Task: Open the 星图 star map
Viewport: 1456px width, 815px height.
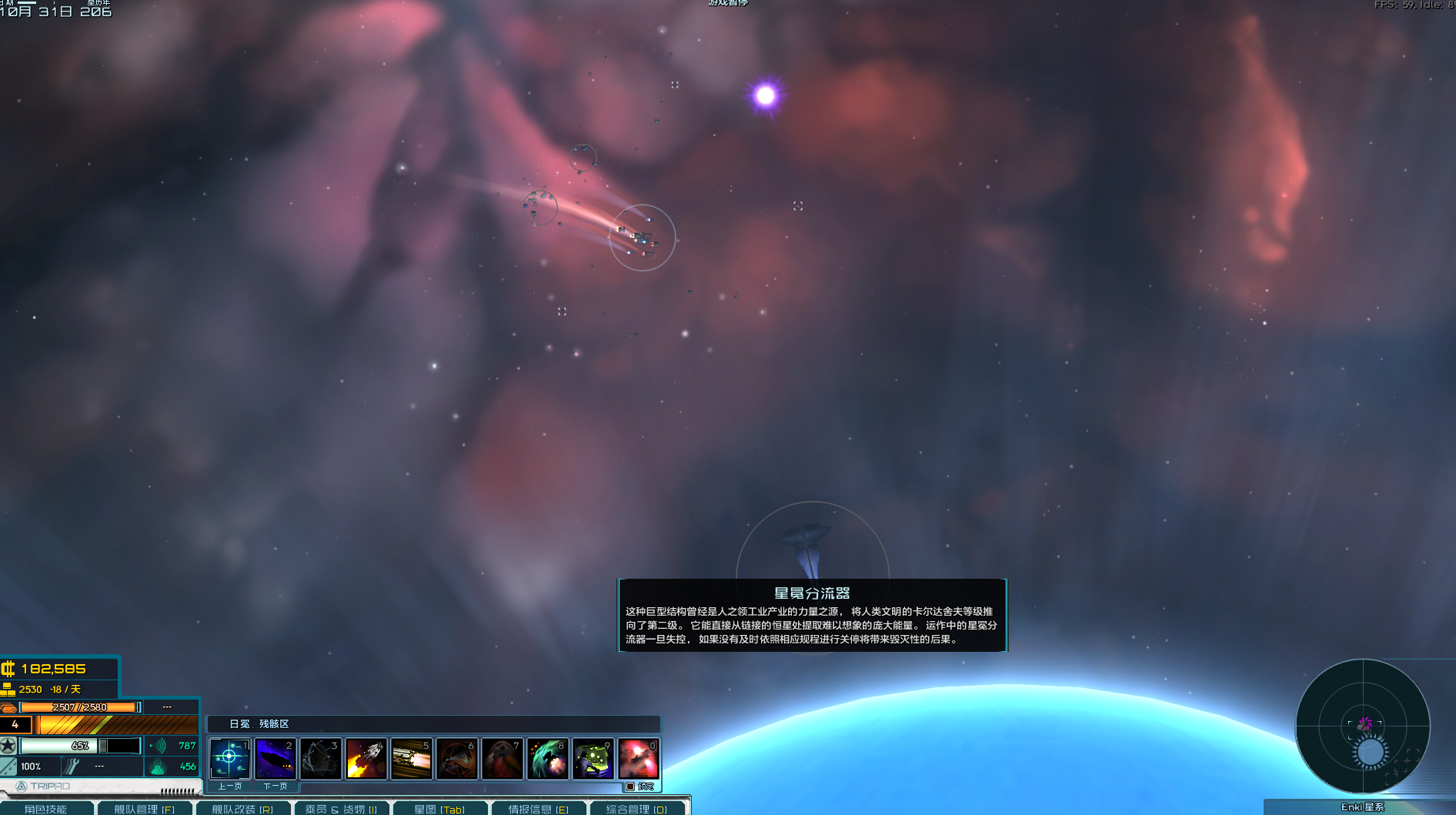Action: pos(439,809)
